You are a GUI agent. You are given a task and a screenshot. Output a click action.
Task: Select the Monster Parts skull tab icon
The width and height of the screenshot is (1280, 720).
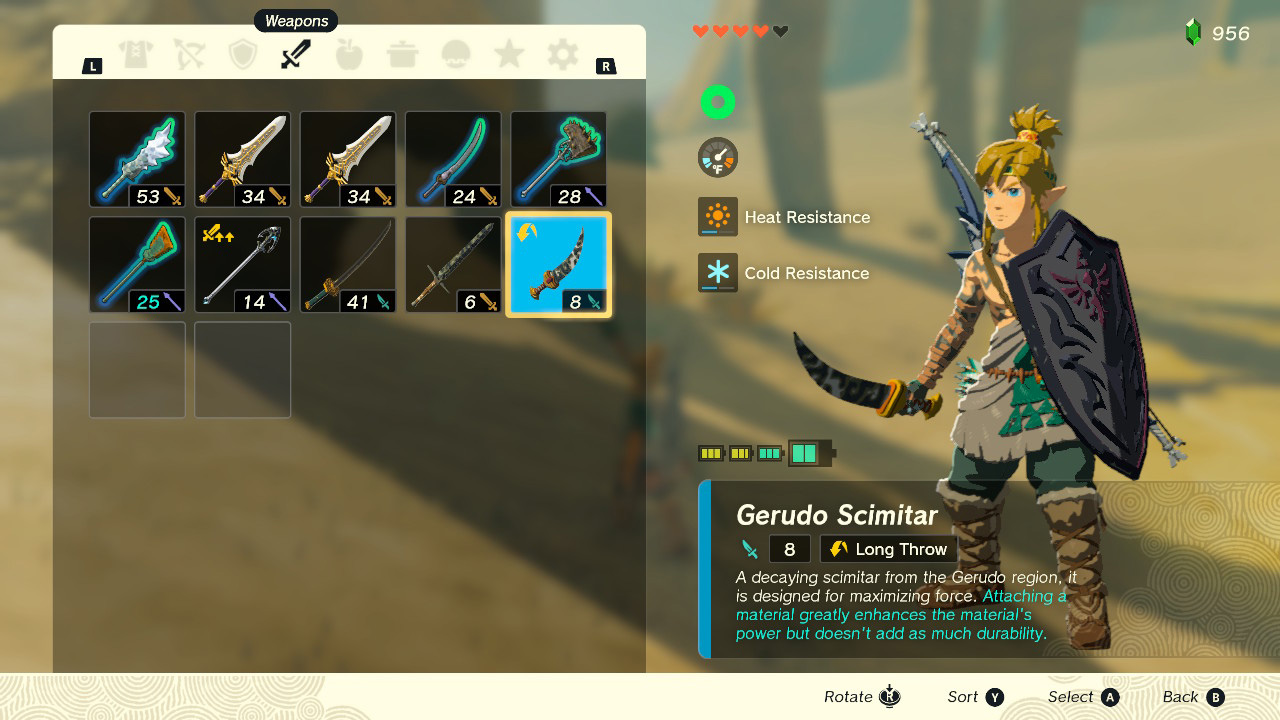[455, 54]
